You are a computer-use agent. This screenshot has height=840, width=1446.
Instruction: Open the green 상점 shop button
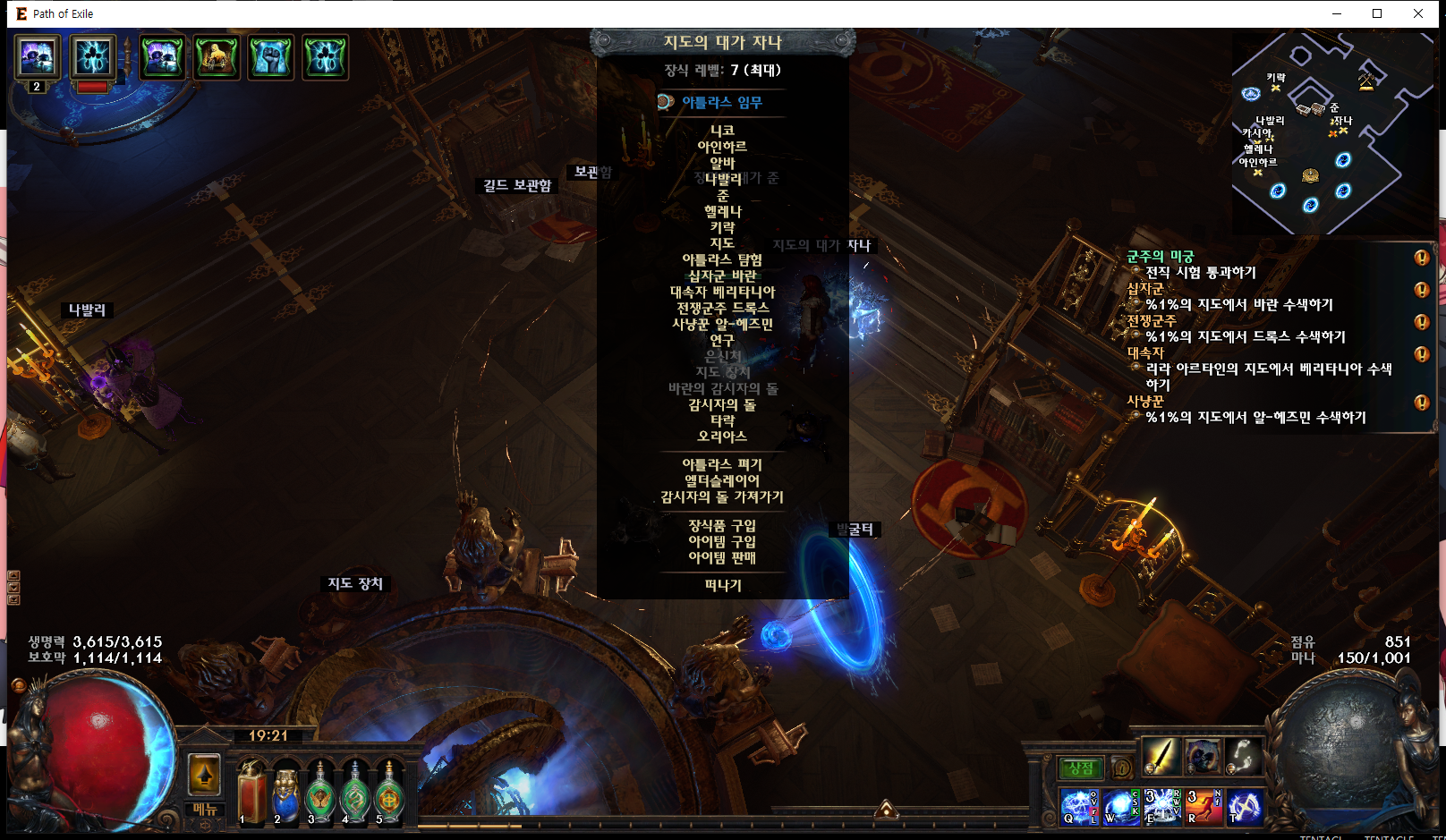click(x=1081, y=768)
